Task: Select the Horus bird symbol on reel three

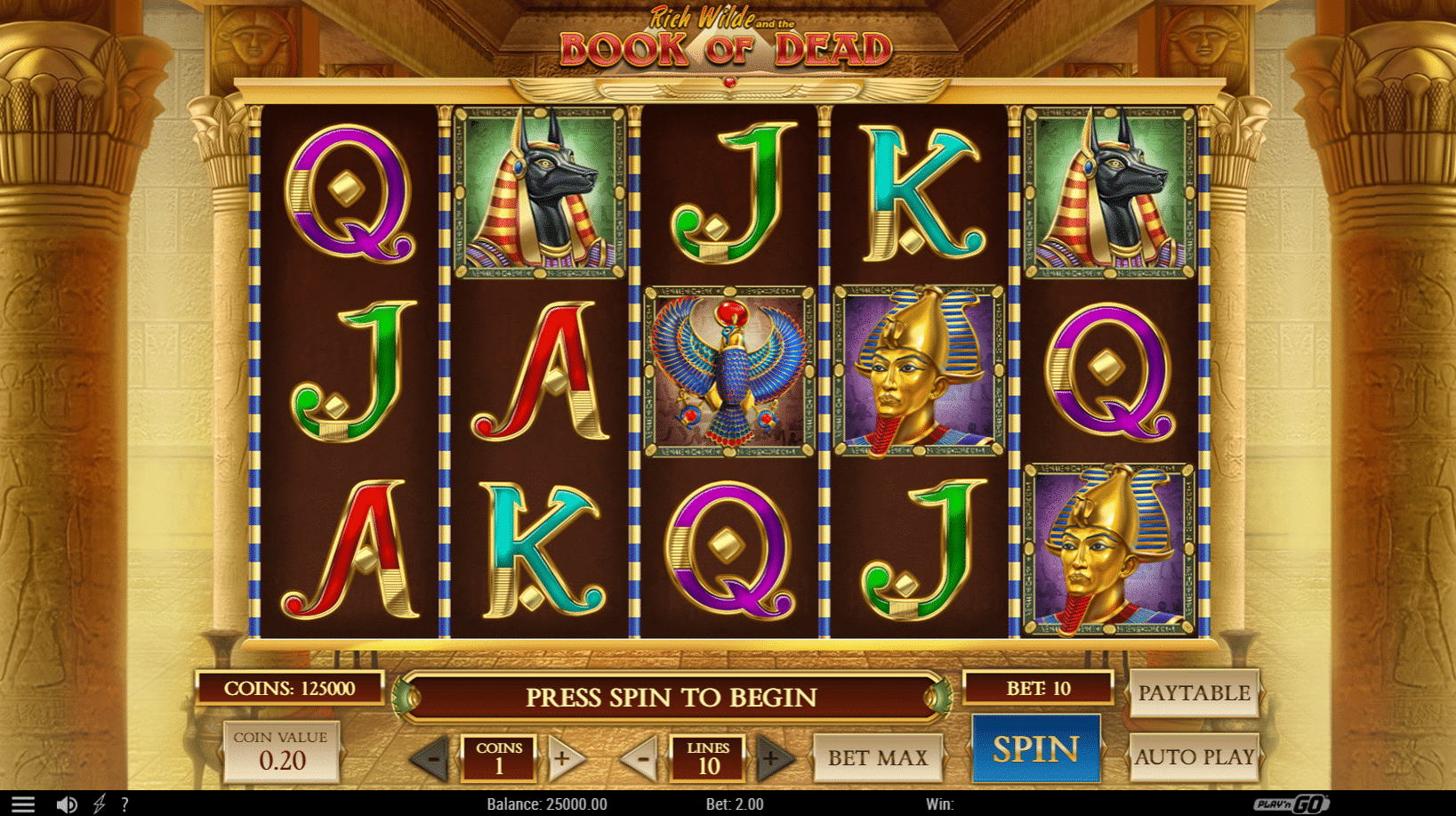Action: 728,371
